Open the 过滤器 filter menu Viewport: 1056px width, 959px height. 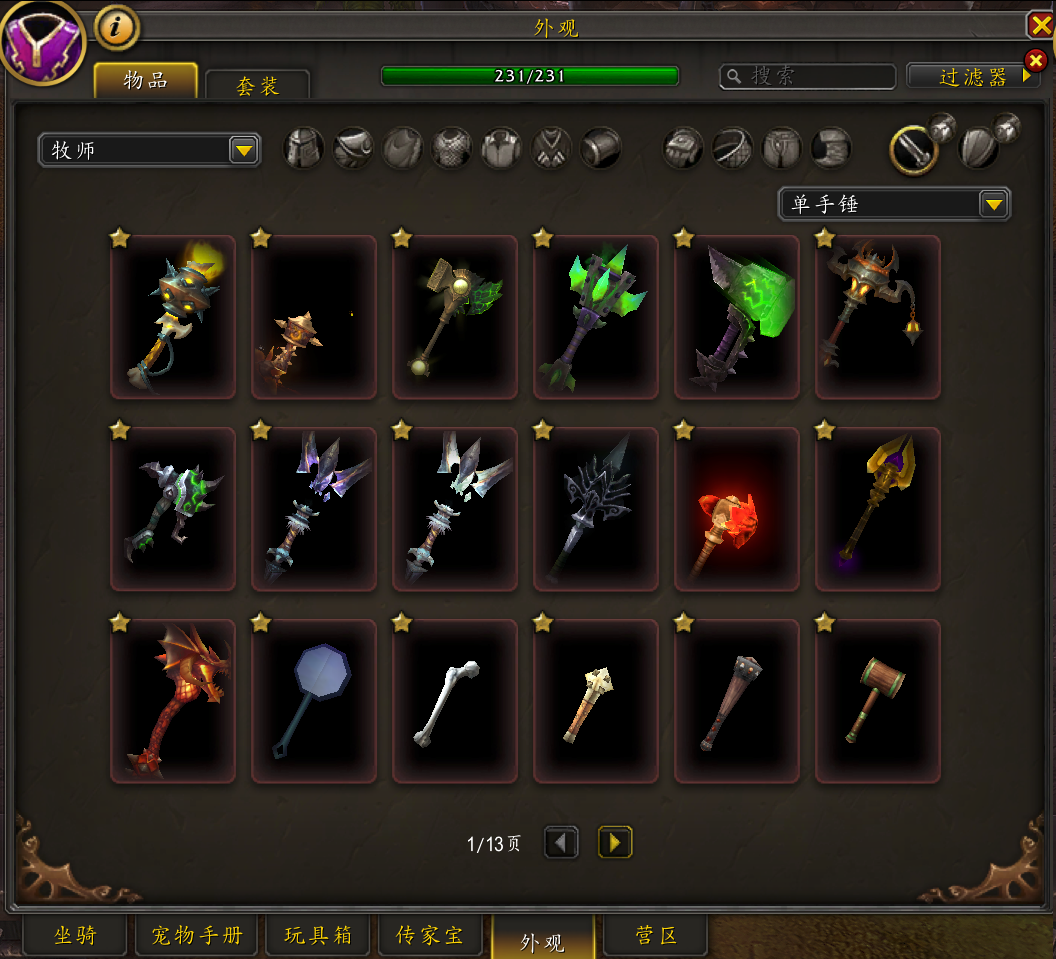click(x=972, y=76)
